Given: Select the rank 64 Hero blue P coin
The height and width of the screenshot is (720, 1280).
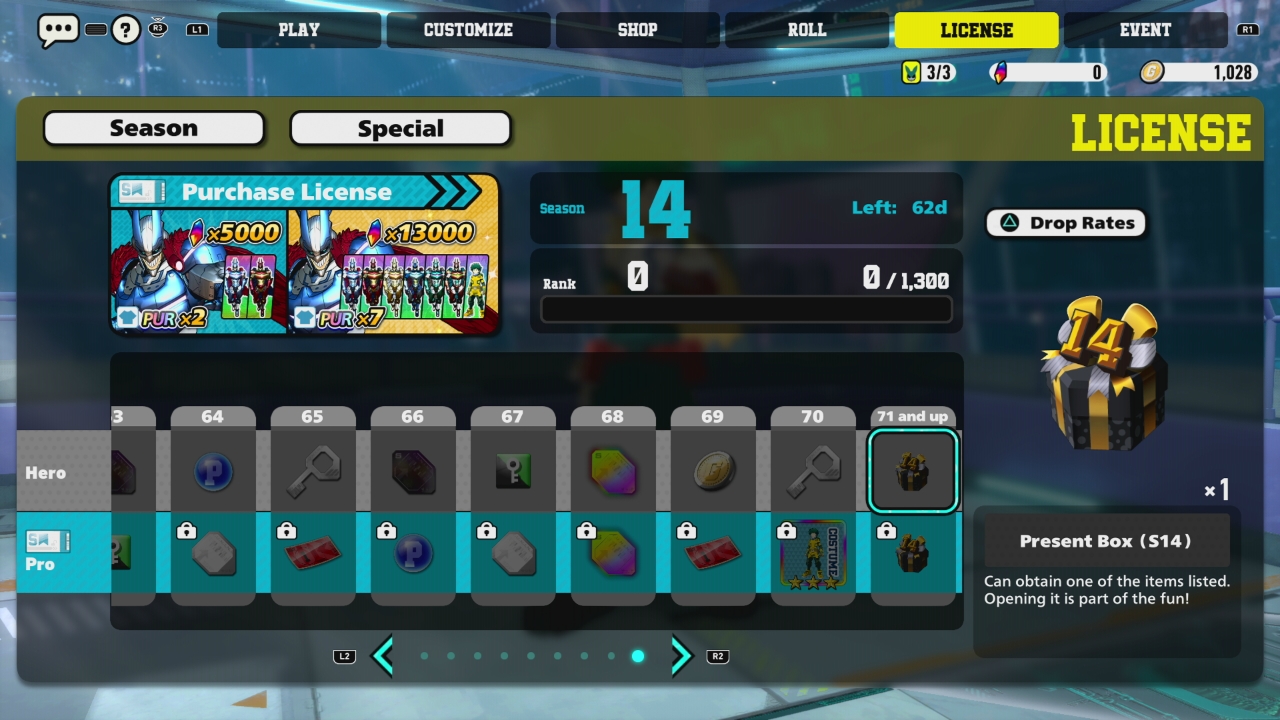Looking at the screenshot, I should [x=212, y=471].
